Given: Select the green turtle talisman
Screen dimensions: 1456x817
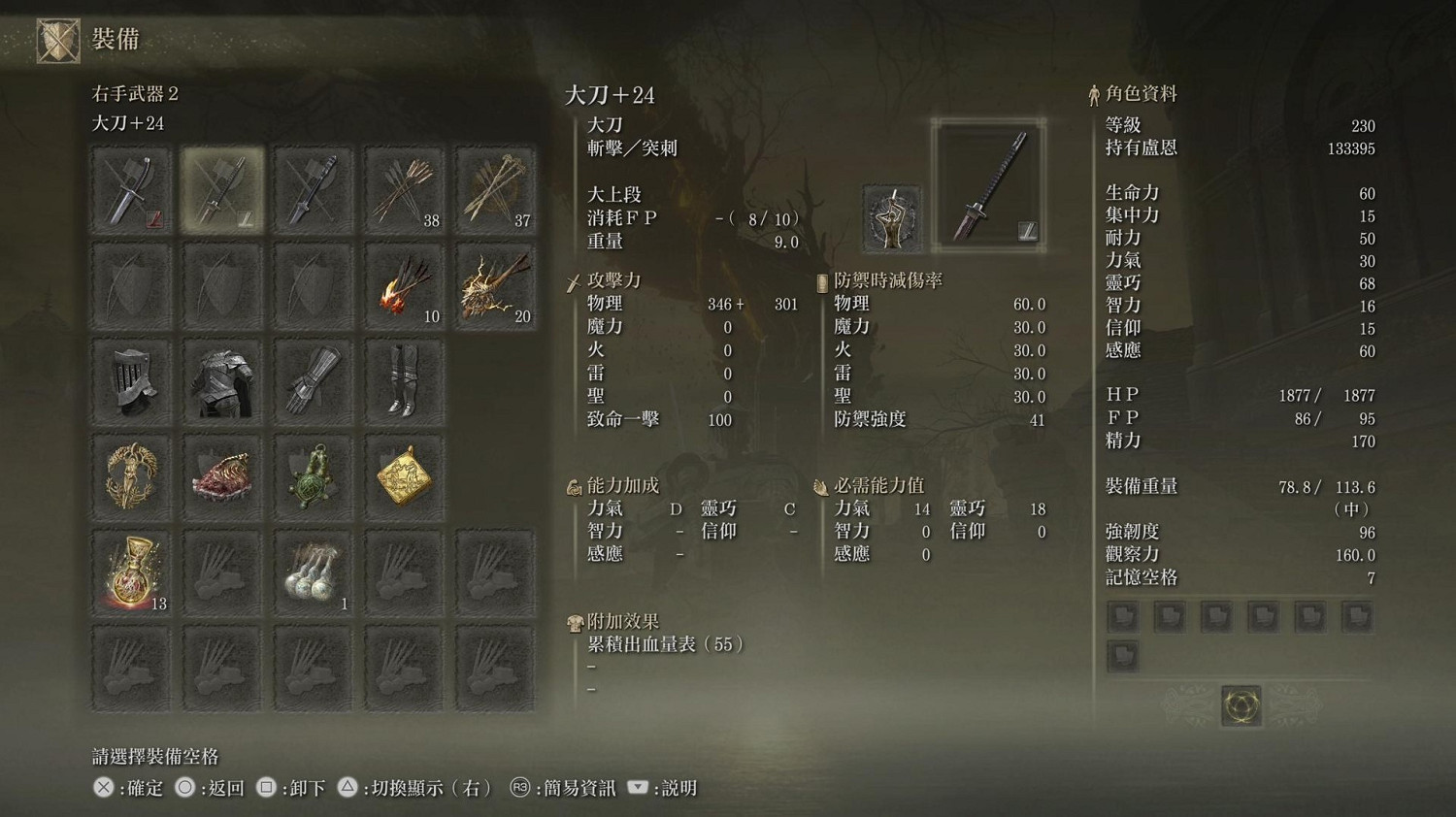Looking at the screenshot, I should tap(314, 474).
